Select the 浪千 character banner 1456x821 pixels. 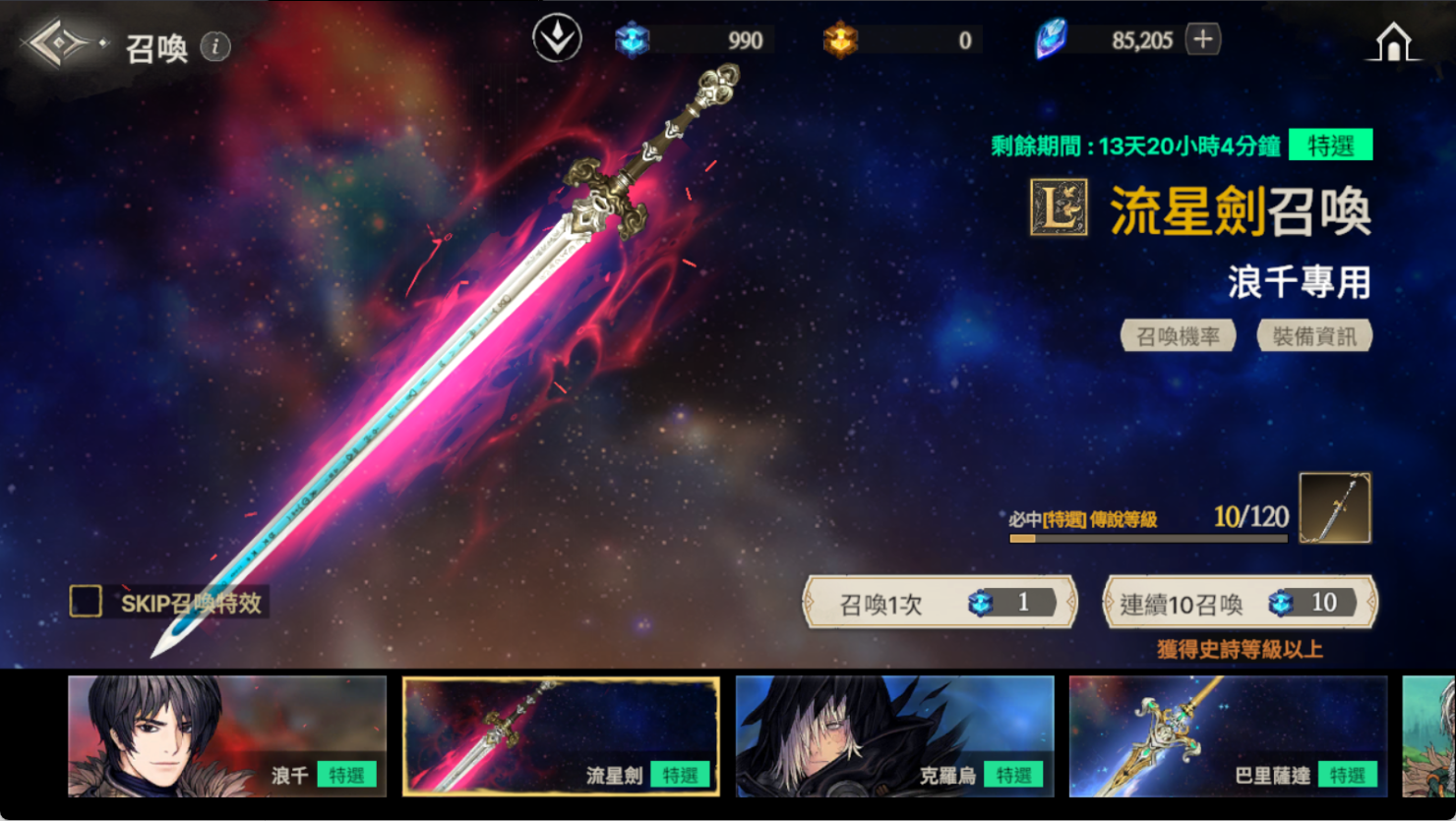click(x=227, y=735)
